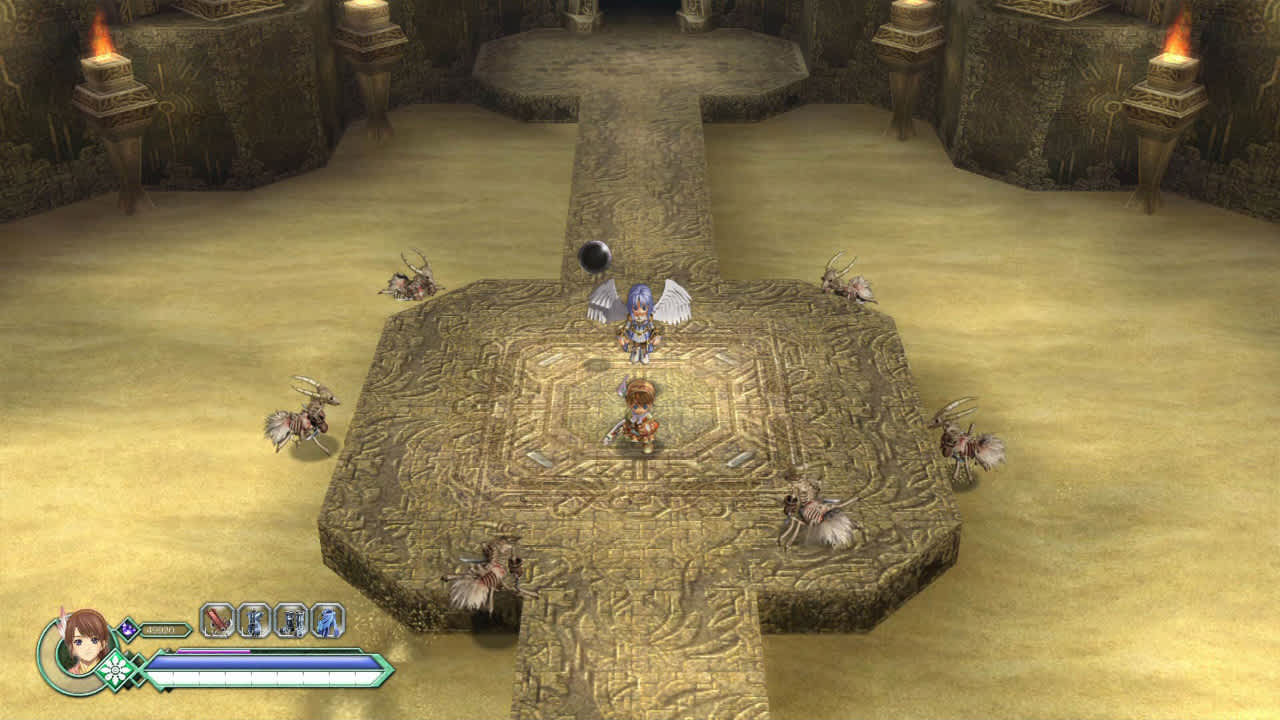This screenshot has height=720, width=1280.
Task: Click the magenta enemy health strip above the HP bar
Action: point(214,651)
